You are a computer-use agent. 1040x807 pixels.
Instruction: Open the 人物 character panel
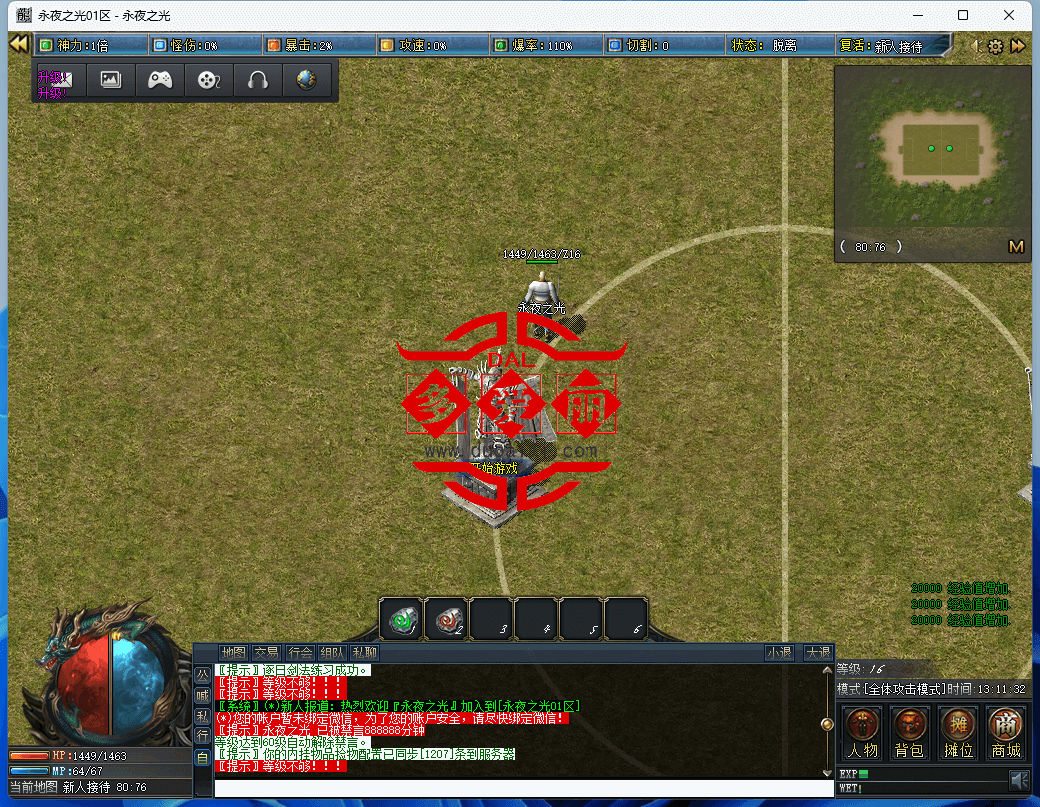pos(861,732)
